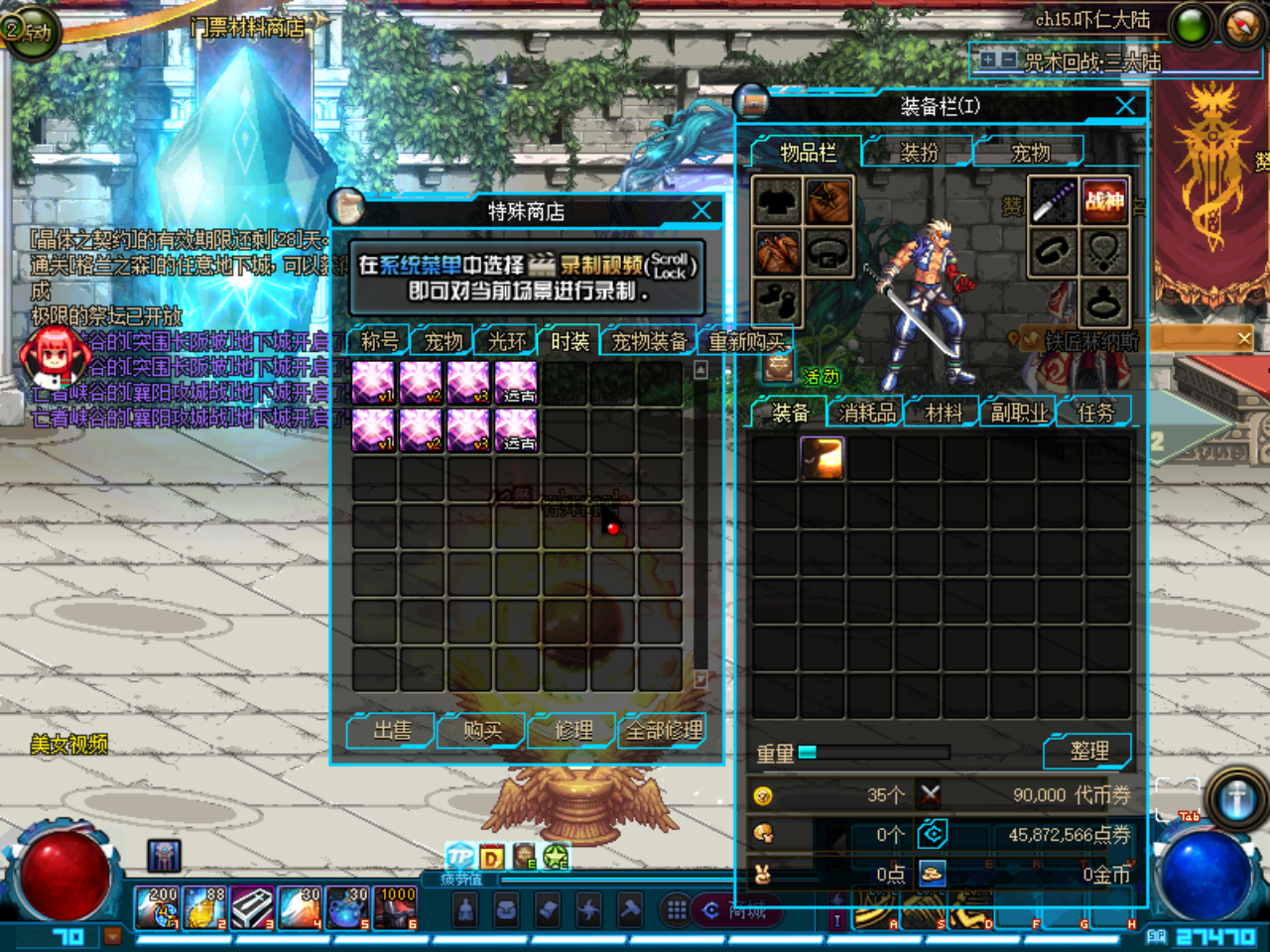Image resolution: width=1270 pixels, height=952 pixels.
Task: Click the 点券 cash currency icon
Action: [931, 835]
